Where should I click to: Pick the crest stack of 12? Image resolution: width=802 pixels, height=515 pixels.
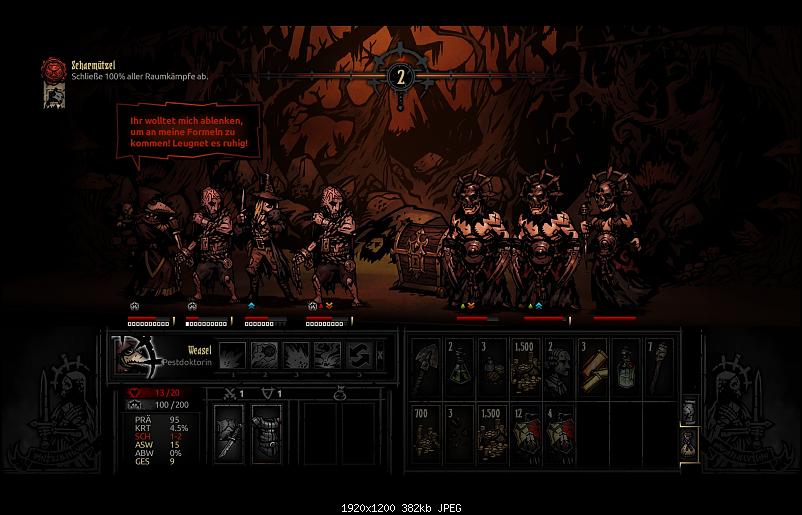[x=524, y=431]
